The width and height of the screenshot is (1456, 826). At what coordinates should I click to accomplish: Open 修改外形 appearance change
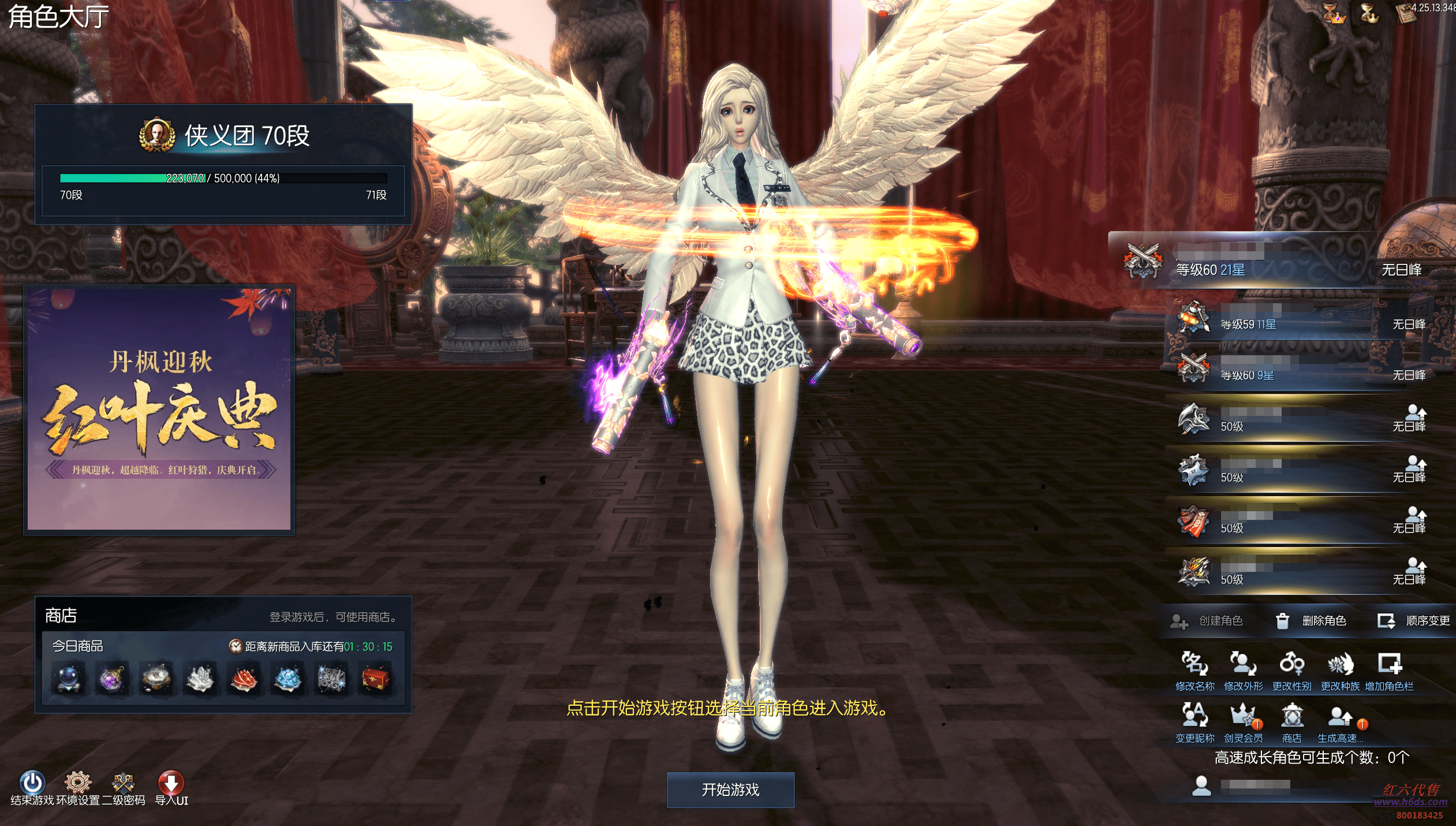click(x=1243, y=671)
